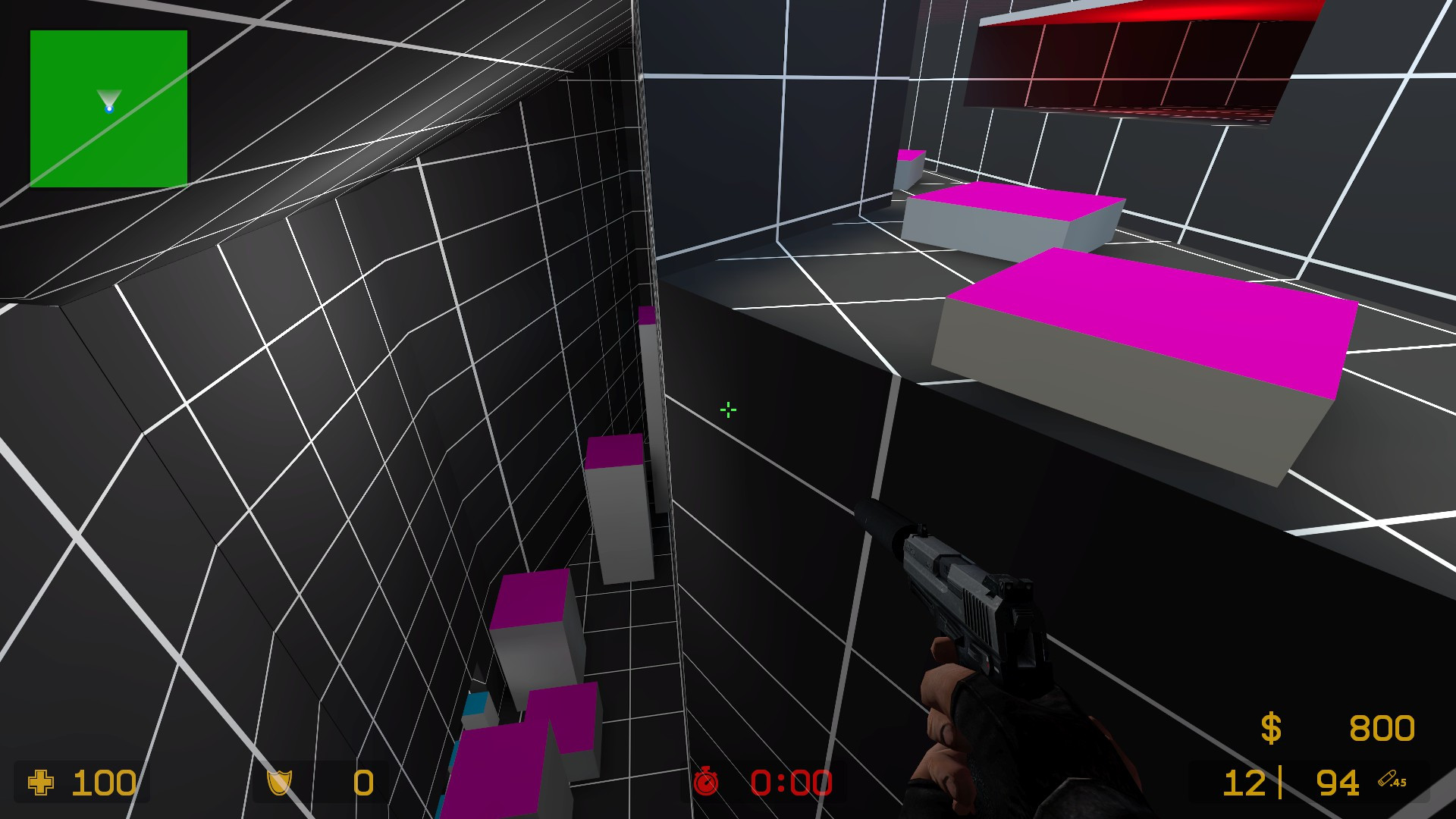
Task: Click the health cross icon
Action: coord(39,783)
